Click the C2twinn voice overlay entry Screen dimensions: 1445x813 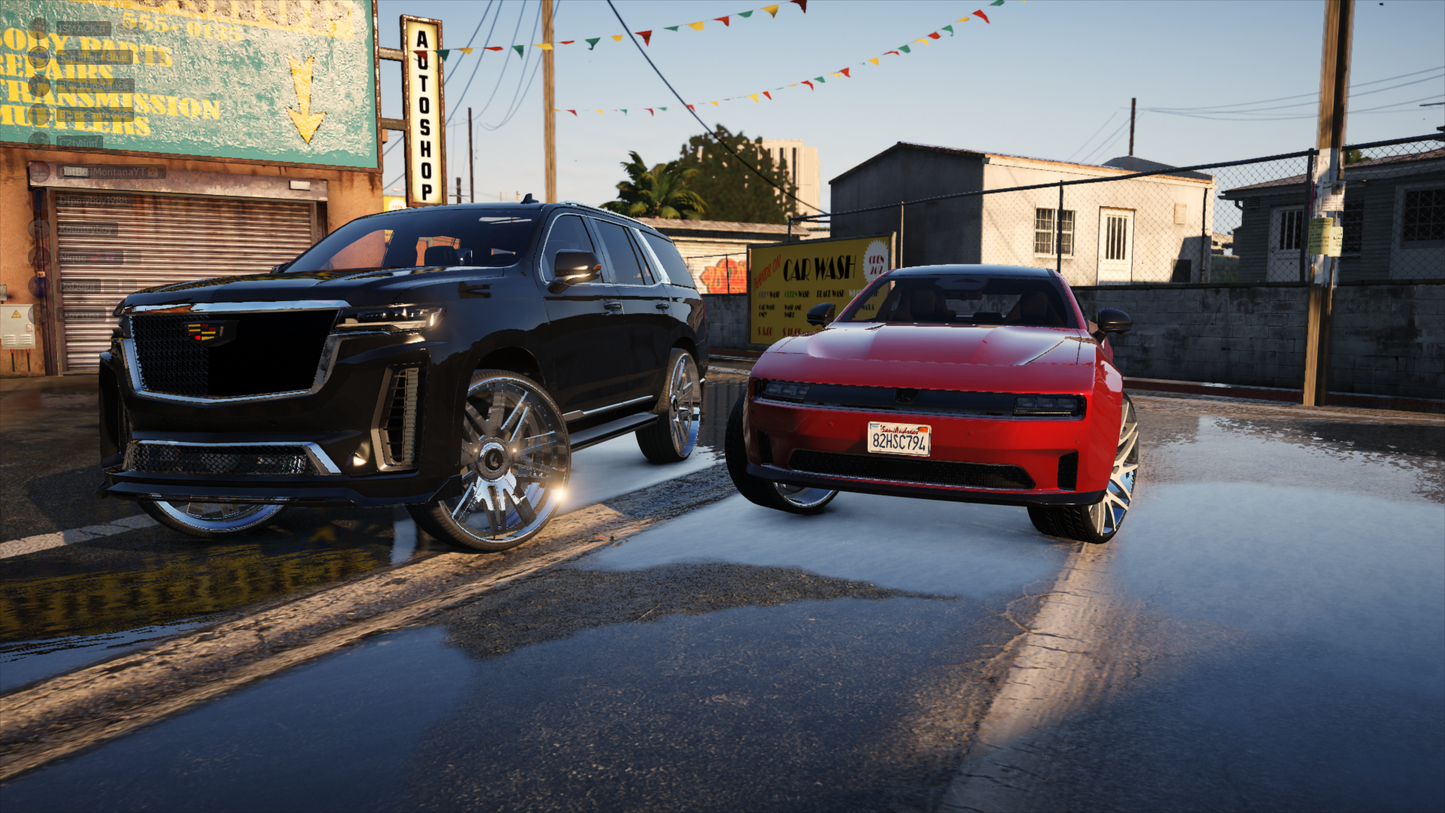click(78, 142)
